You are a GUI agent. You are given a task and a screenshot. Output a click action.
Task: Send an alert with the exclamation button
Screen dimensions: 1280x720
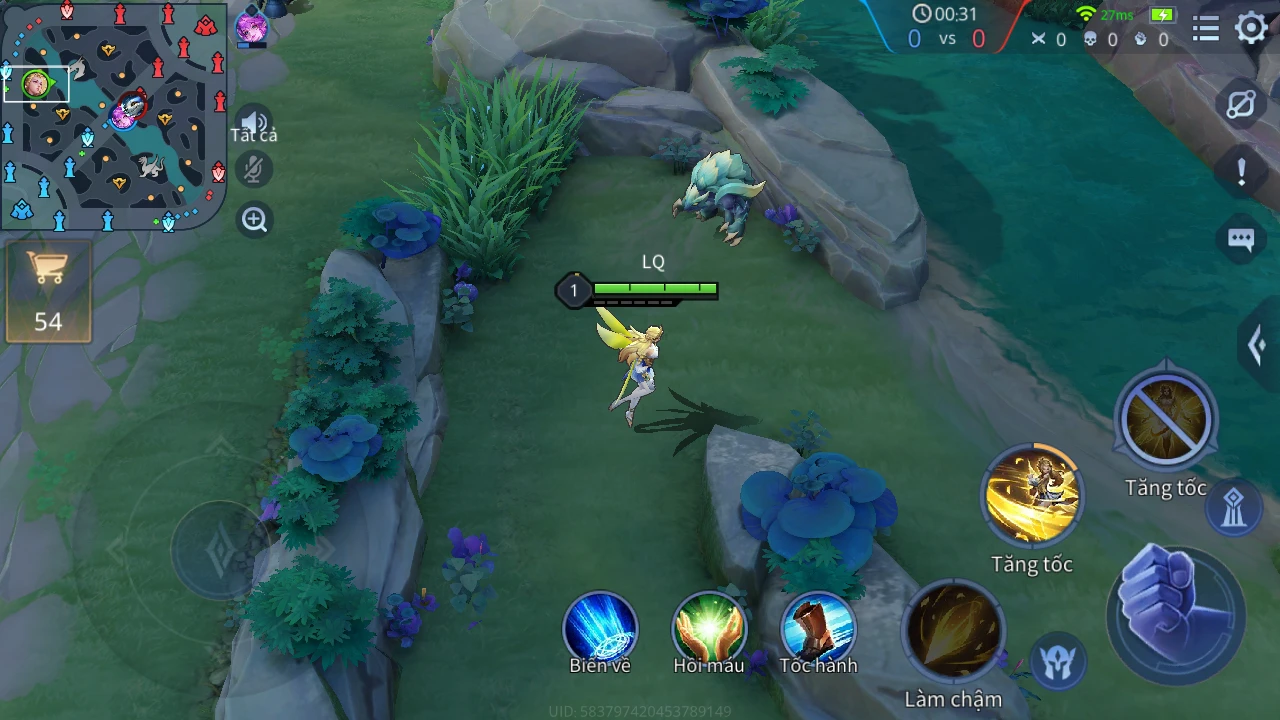click(x=1241, y=171)
